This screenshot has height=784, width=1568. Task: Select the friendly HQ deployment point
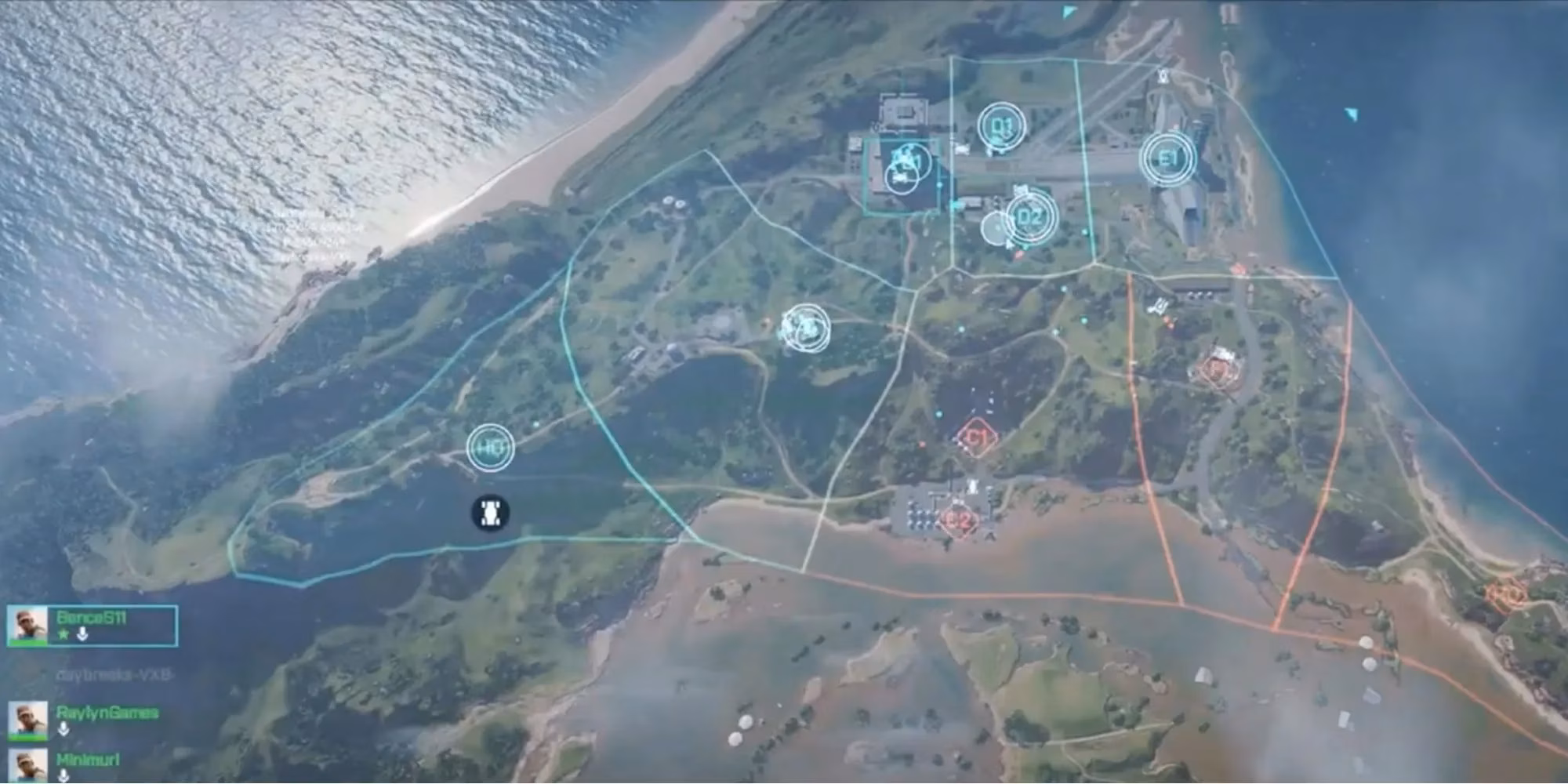(x=490, y=448)
